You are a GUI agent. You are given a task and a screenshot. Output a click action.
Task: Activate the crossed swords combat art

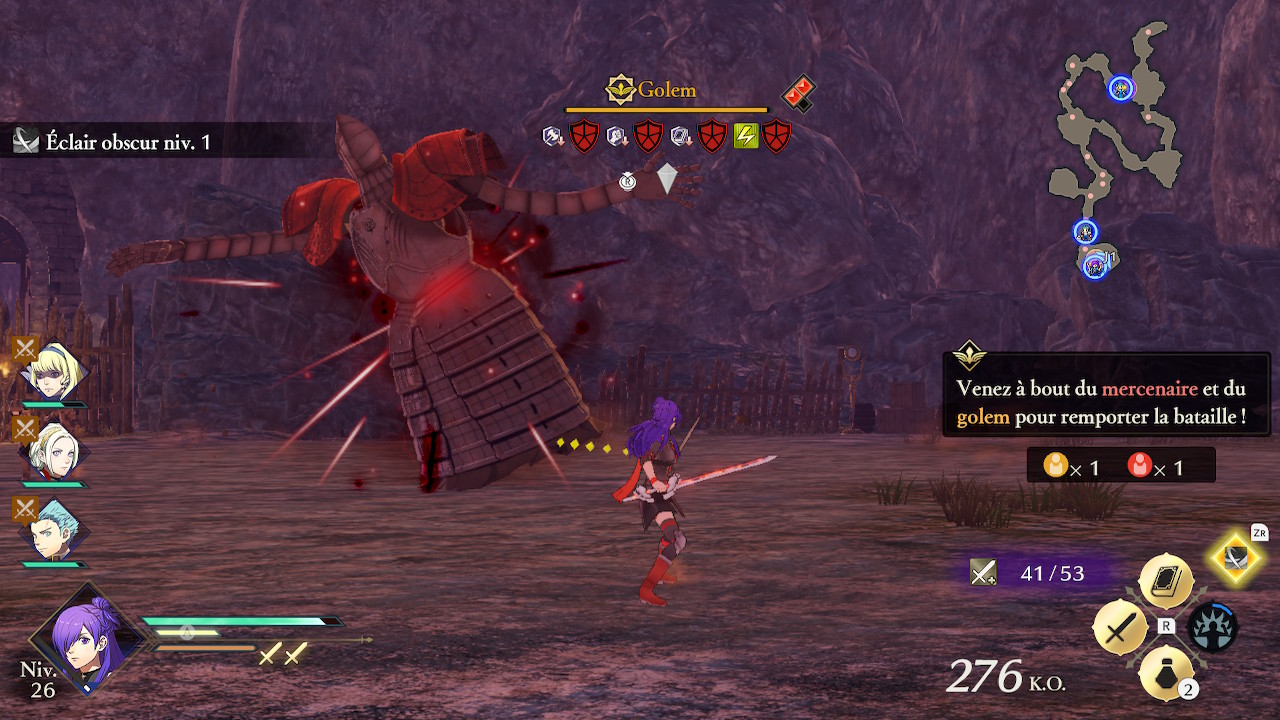click(x=1122, y=628)
